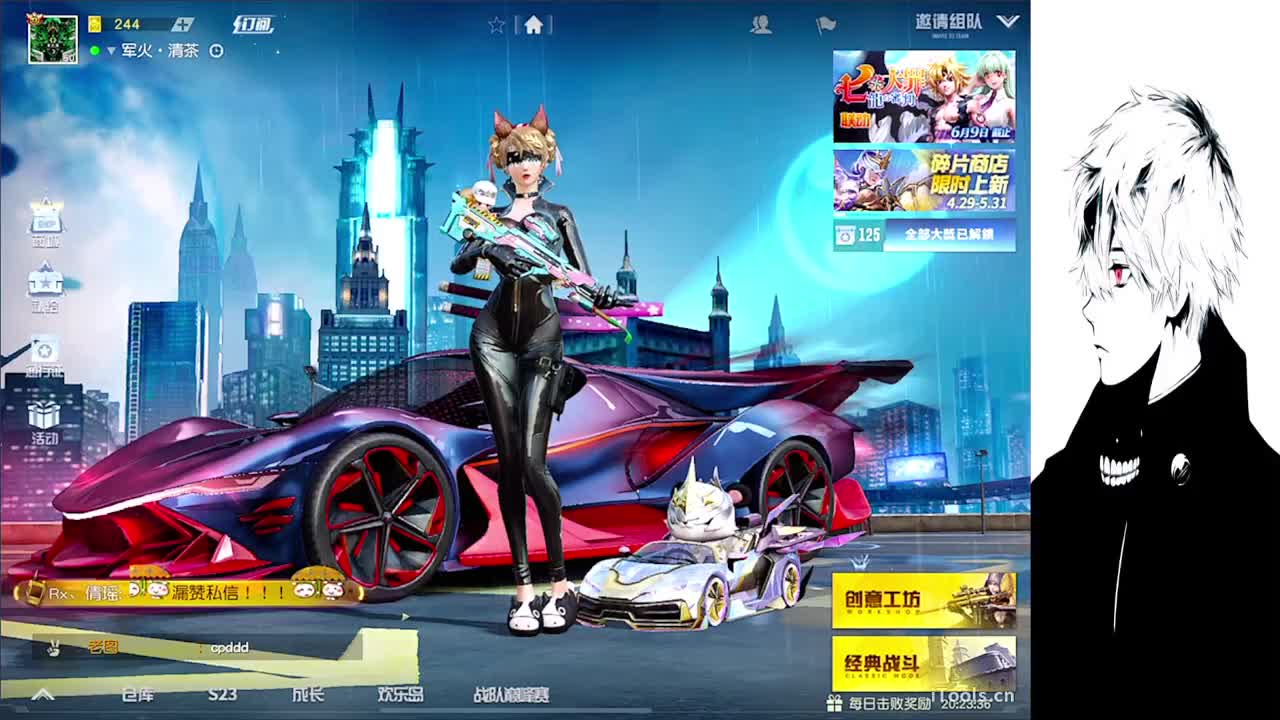The image size is (1280, 720).
Task: Open the 活动 (Events) gift icon
Action: (x=42, y=415)
